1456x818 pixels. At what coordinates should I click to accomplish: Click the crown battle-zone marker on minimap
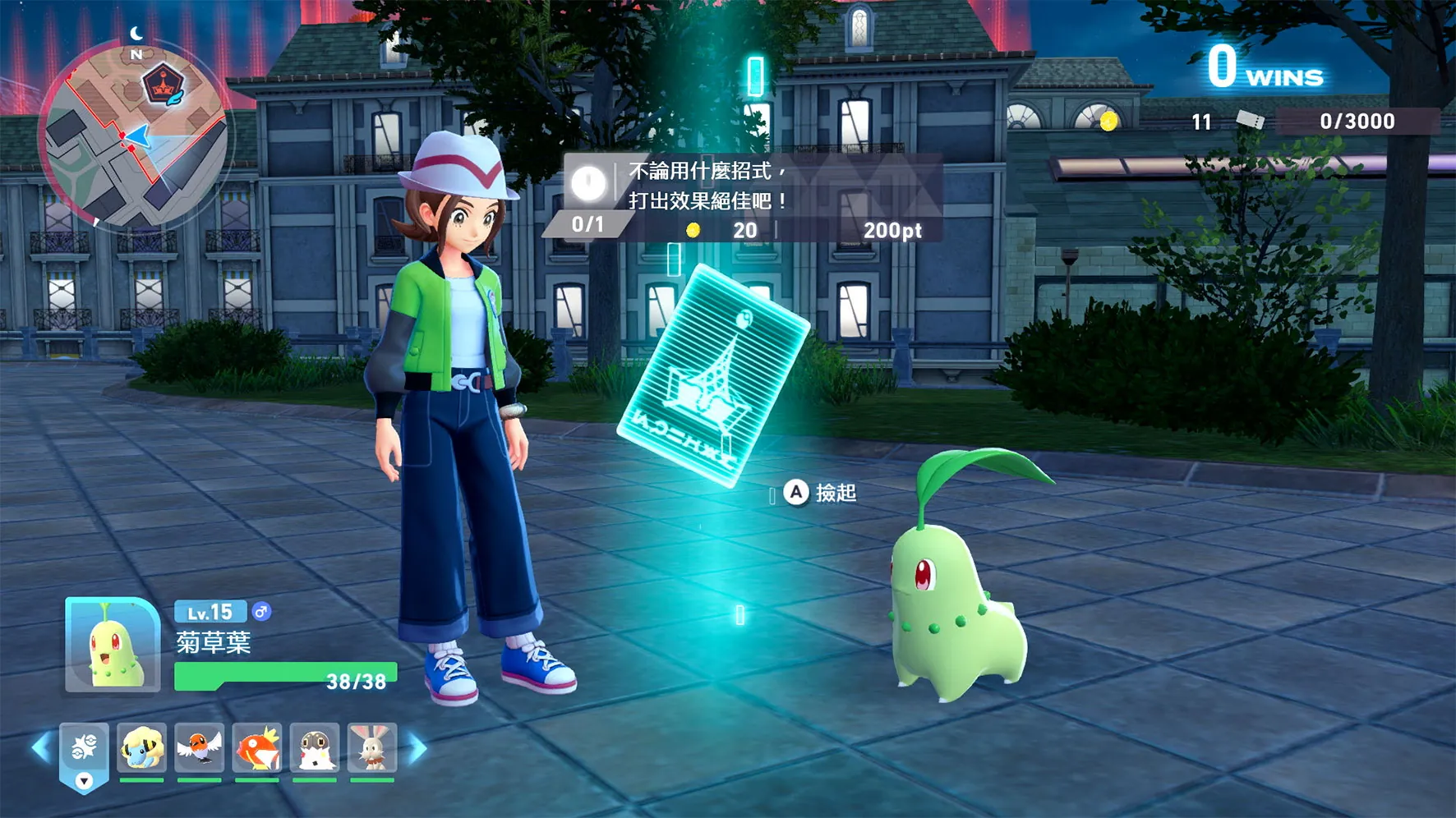point(162,85)
